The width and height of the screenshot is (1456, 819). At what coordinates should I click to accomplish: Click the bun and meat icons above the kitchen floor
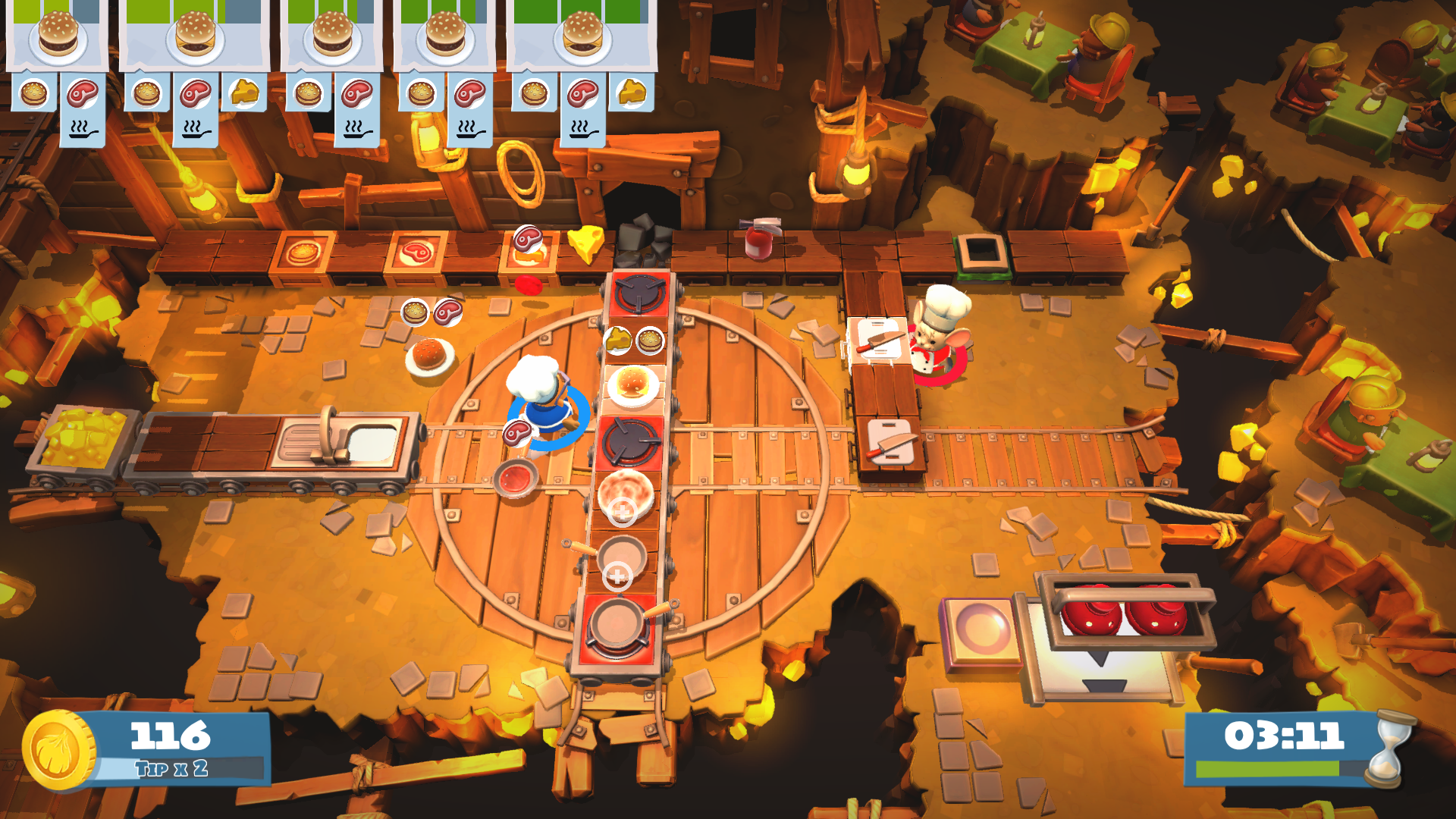(432, 311)
